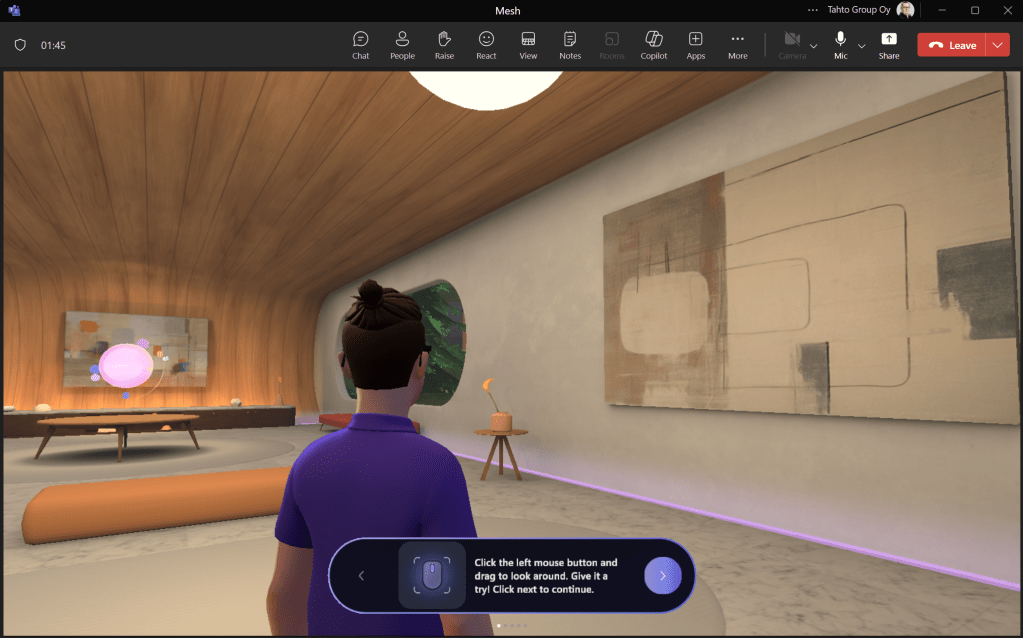Show the People list

pyautogui.click(x=402, y=44)
